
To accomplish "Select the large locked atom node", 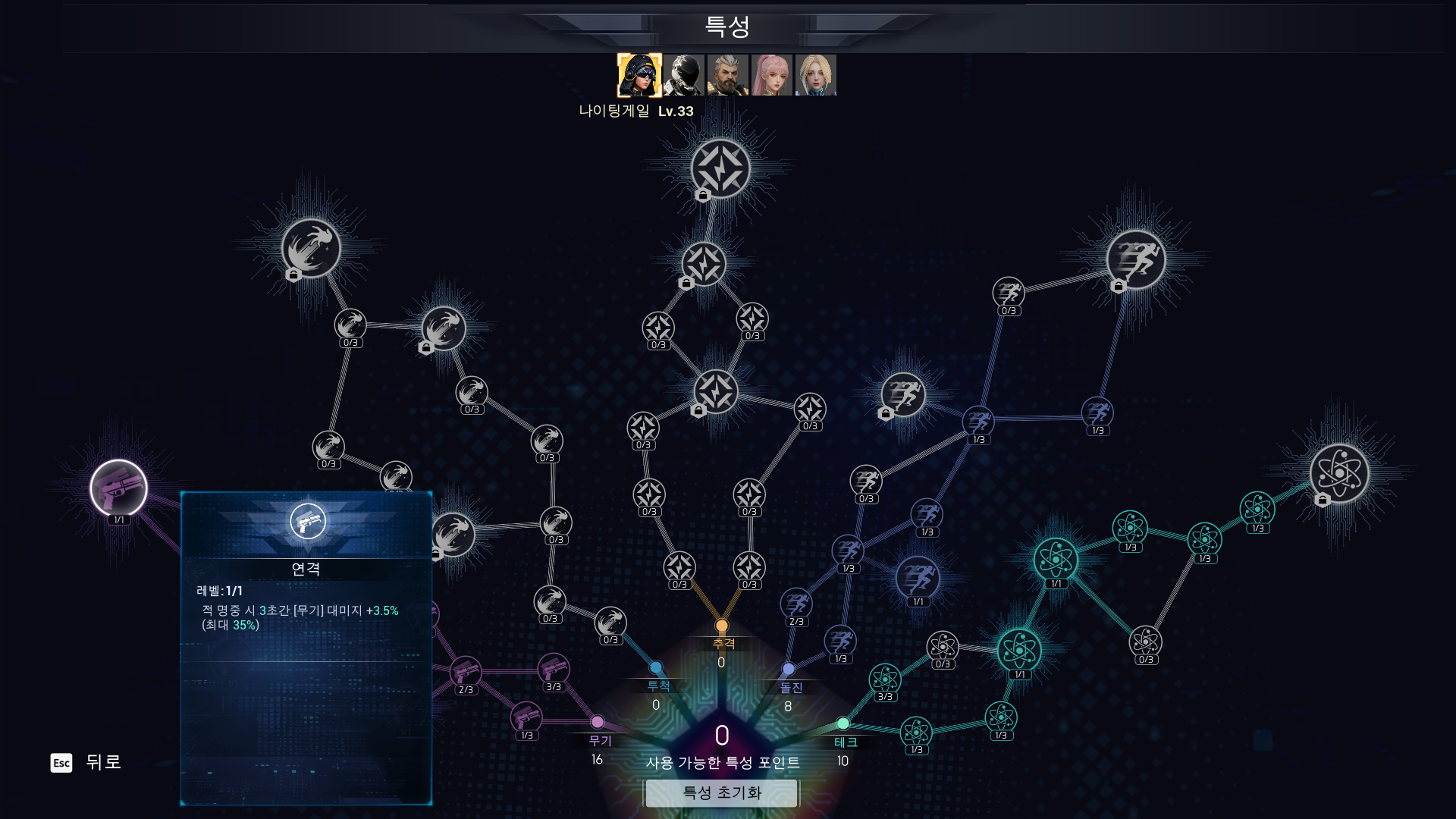I will click(1339, 474).
